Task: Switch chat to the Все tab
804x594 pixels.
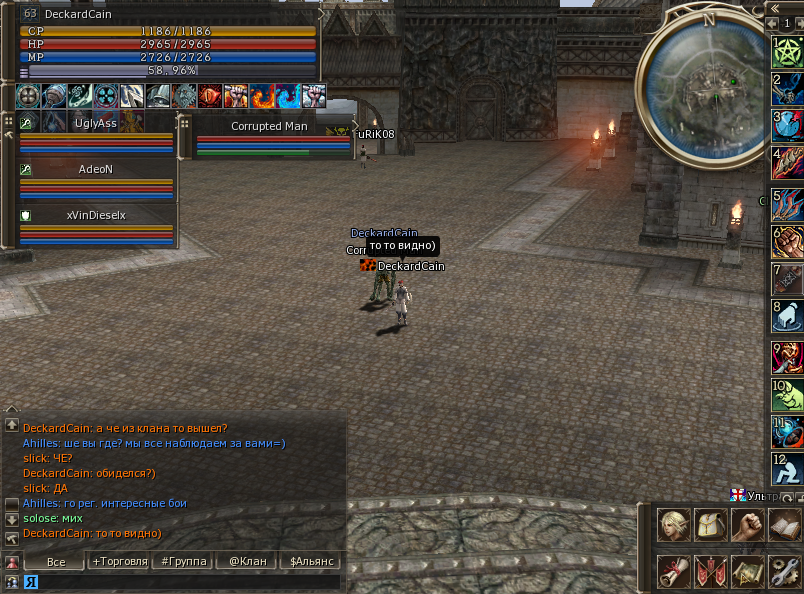Action: point(56,562)
